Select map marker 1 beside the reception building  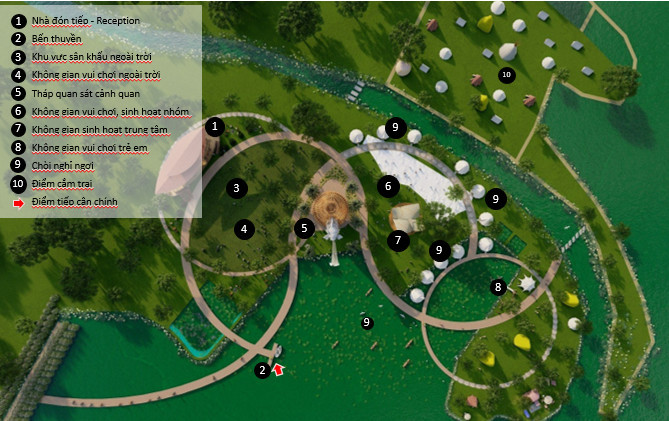coord(214,126)
